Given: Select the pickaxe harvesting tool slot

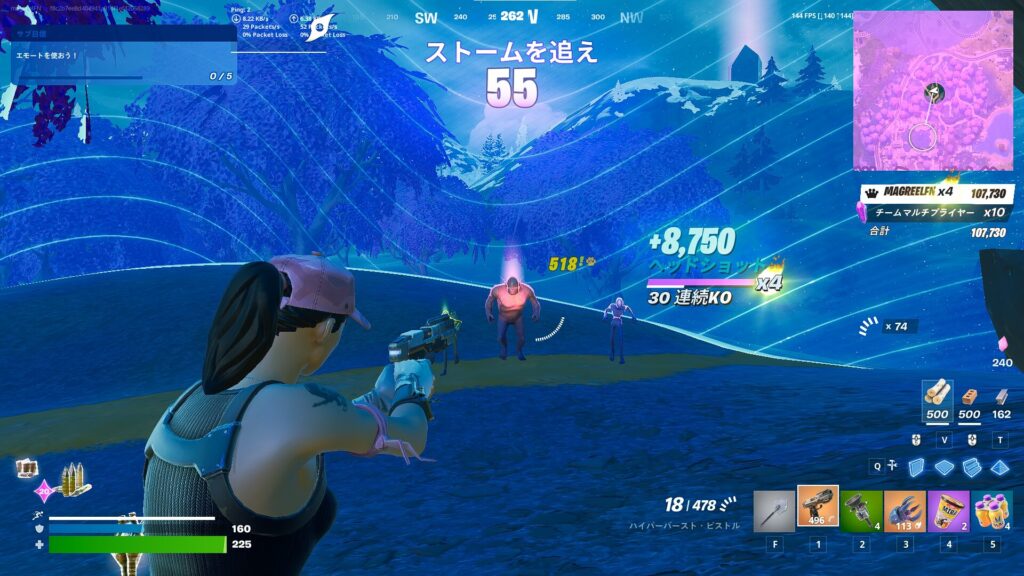Looking at the screenshot, I should click(774, 511).
